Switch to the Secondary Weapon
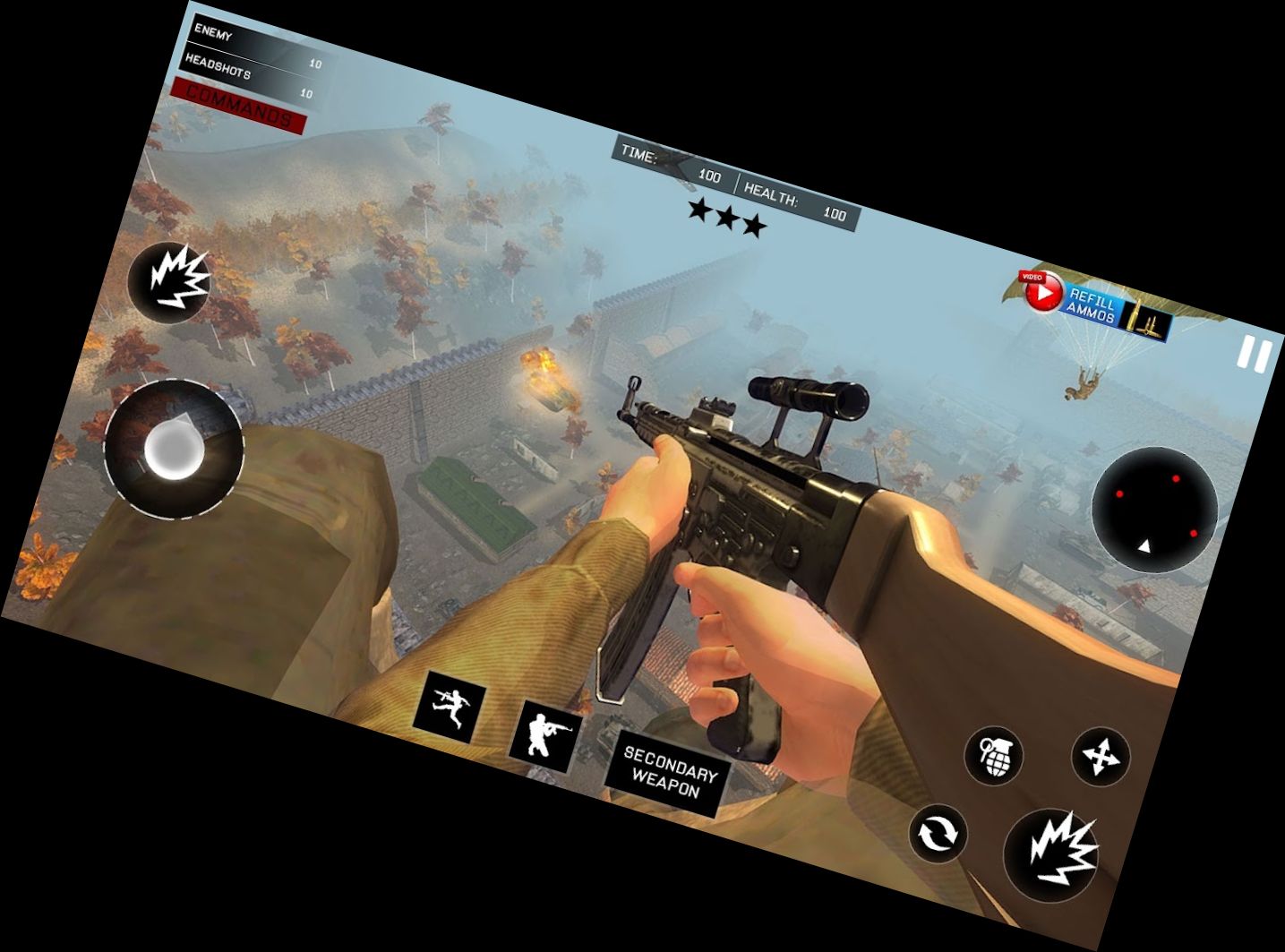This screenshot has width=1285, height=952. click(x=667, y=772)
